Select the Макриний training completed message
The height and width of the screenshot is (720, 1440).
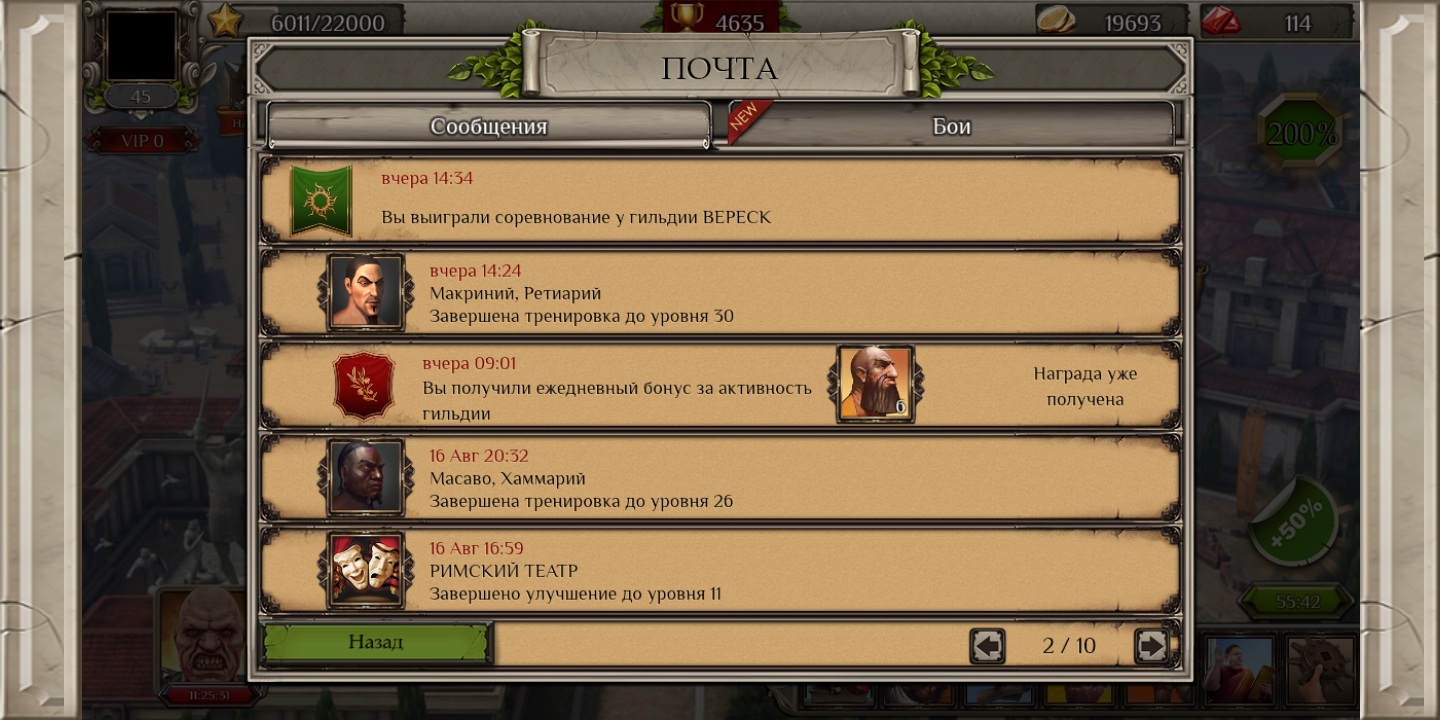click(720, 293)
